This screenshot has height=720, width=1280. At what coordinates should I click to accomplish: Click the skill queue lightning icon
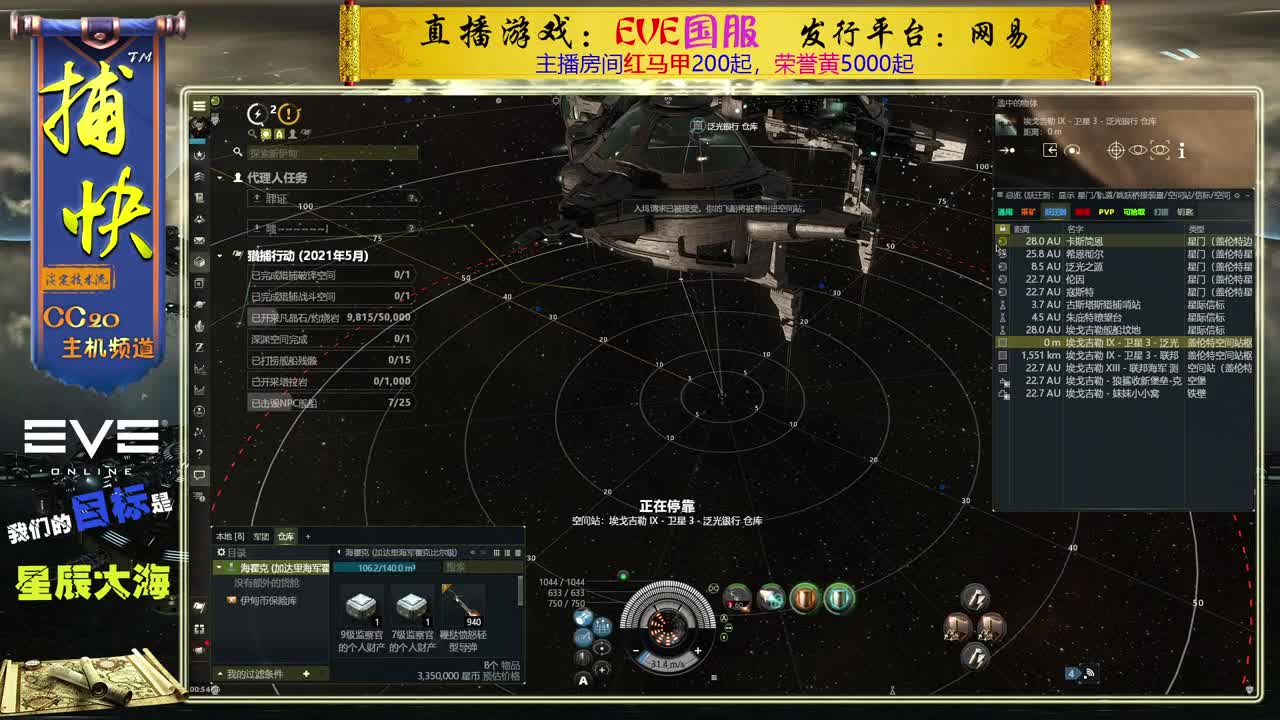pyautogui.click(x=257, y=113)
